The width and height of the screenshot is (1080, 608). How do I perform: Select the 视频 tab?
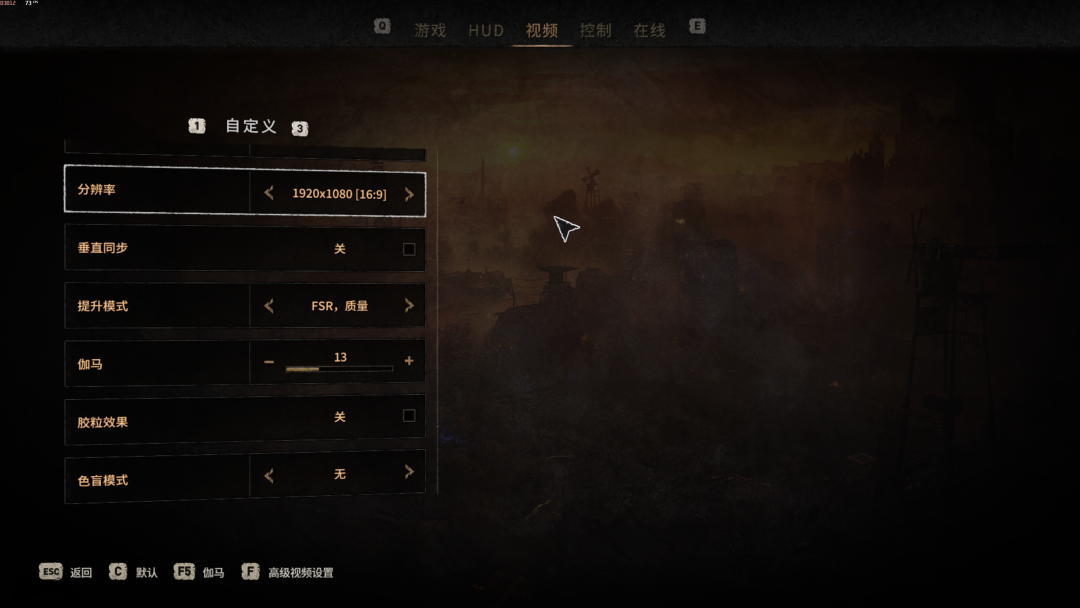point(542,30)
